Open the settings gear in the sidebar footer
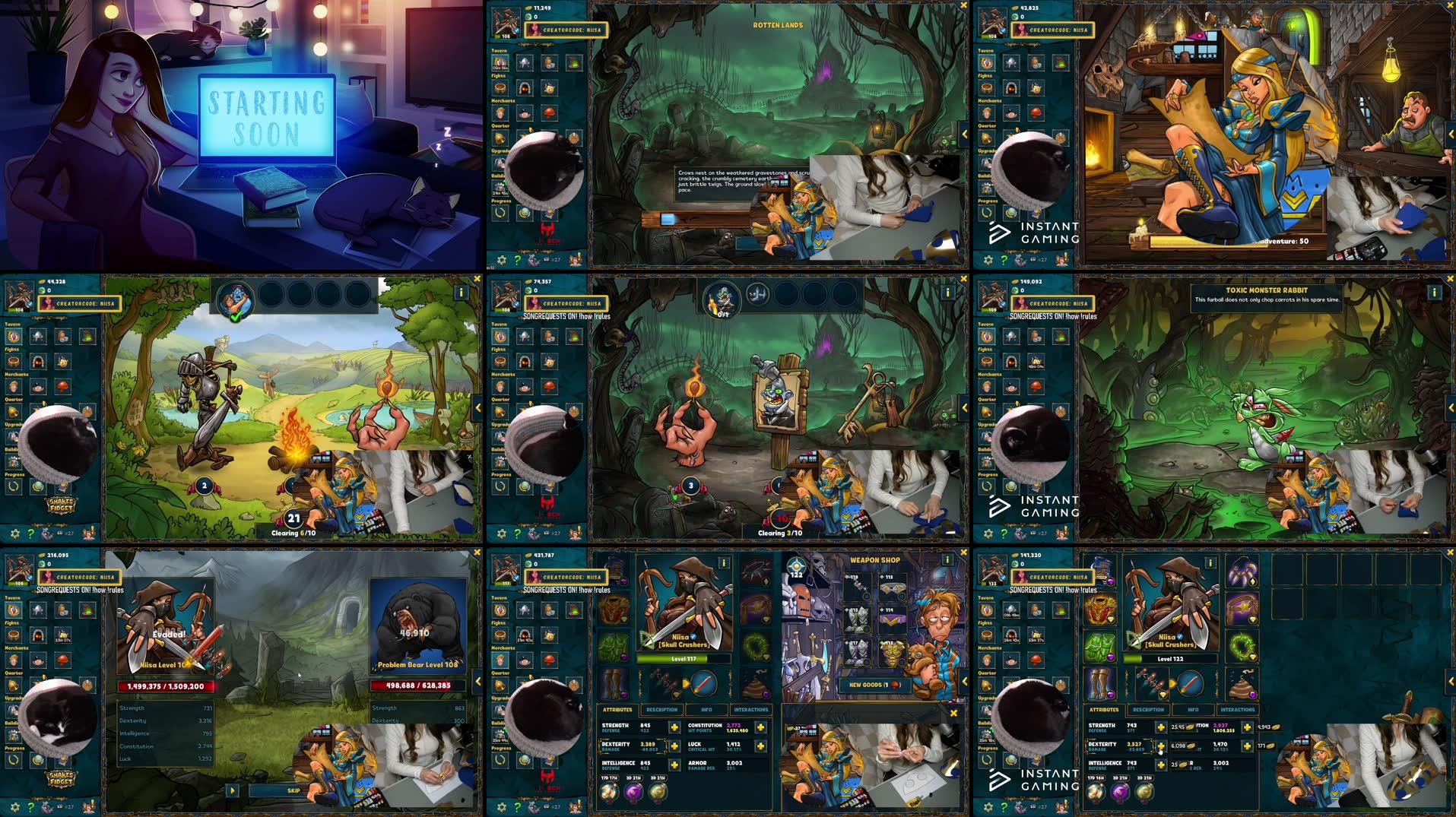 502,807
